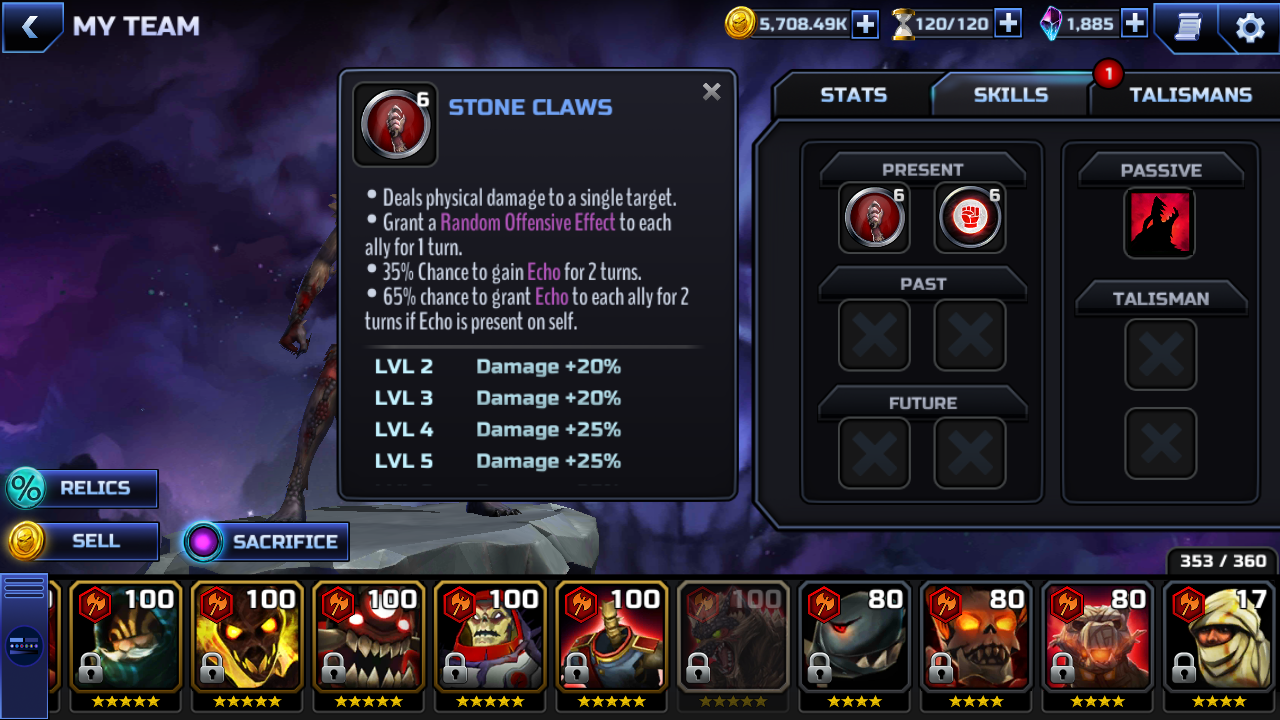Choose the Sacrifice option

(x=267, y=542)
